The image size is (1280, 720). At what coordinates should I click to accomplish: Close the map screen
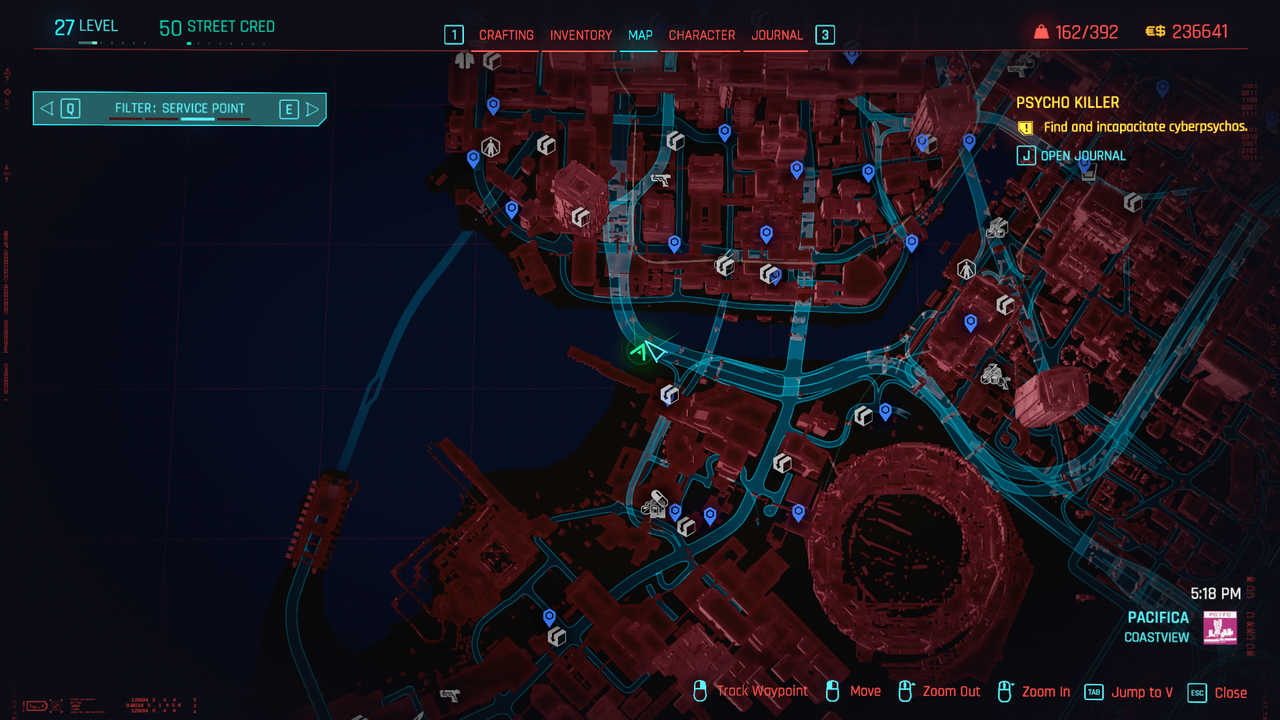(x=1218, y=692)
